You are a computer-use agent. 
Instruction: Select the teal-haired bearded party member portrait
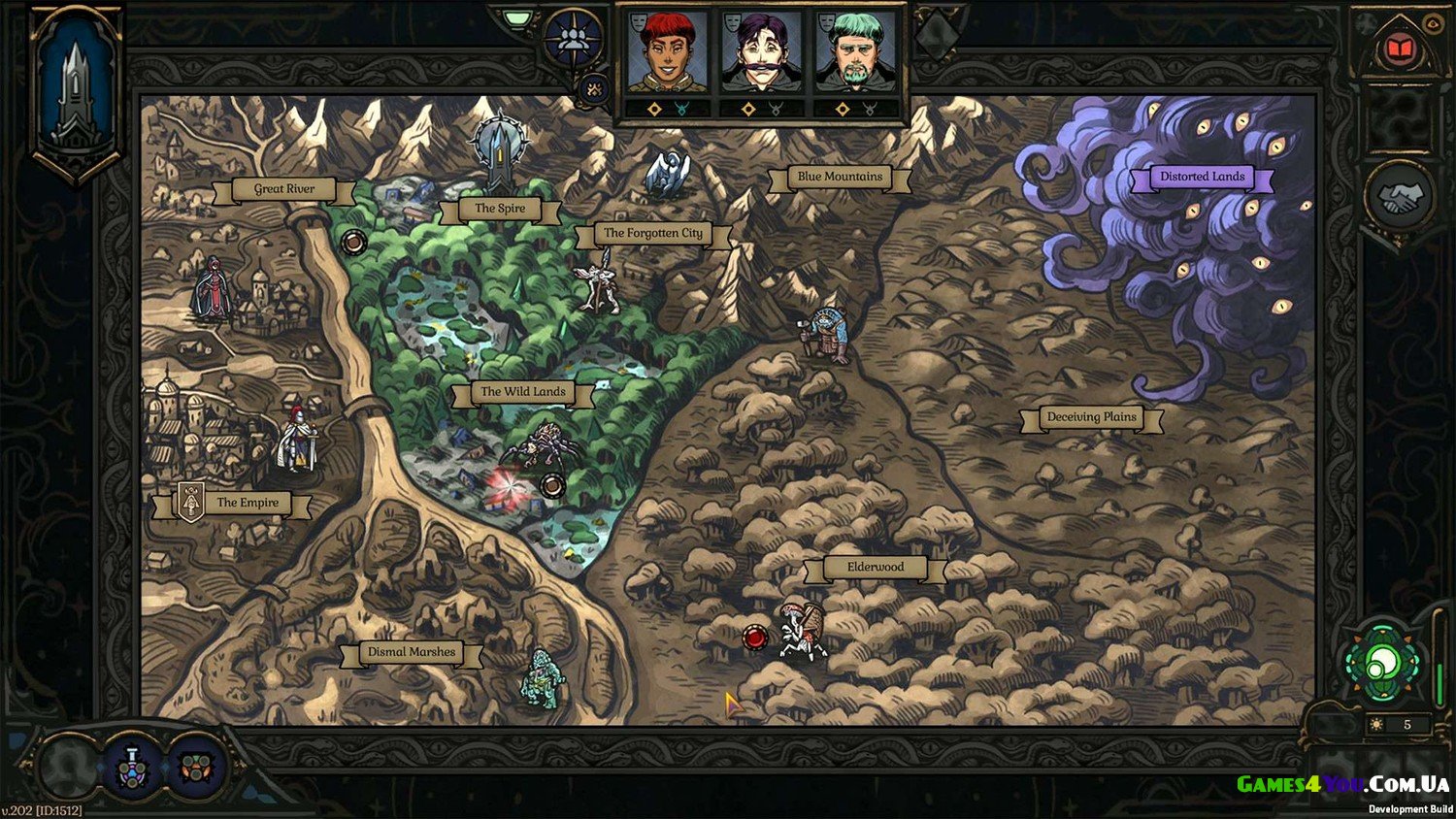[855, 53]
